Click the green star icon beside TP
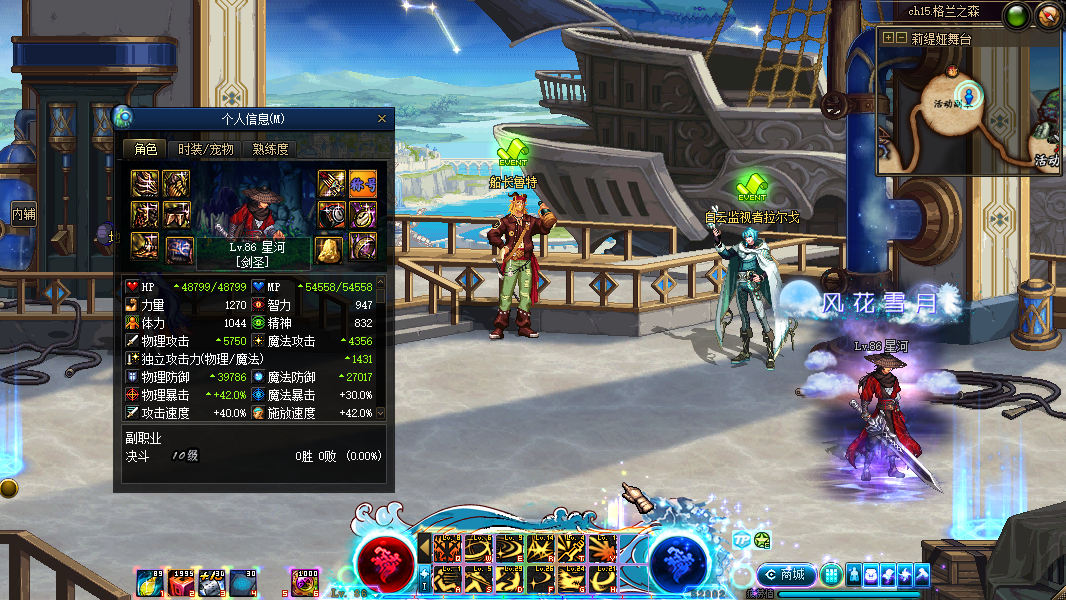Image resolution: width=1066 pixels, height=600 pixels. [x=762, y=540]
